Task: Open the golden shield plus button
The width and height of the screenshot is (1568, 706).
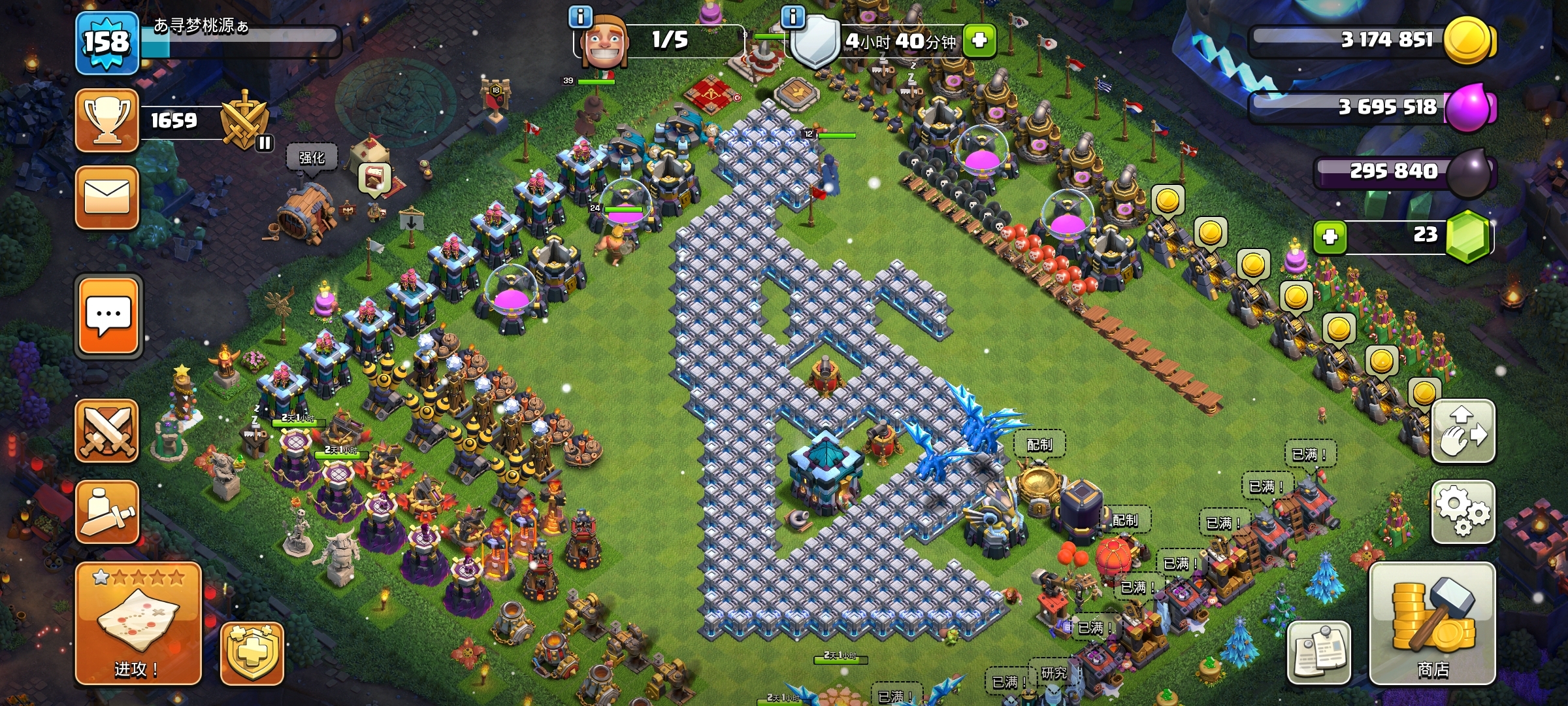Action: [x=252, y=653]
